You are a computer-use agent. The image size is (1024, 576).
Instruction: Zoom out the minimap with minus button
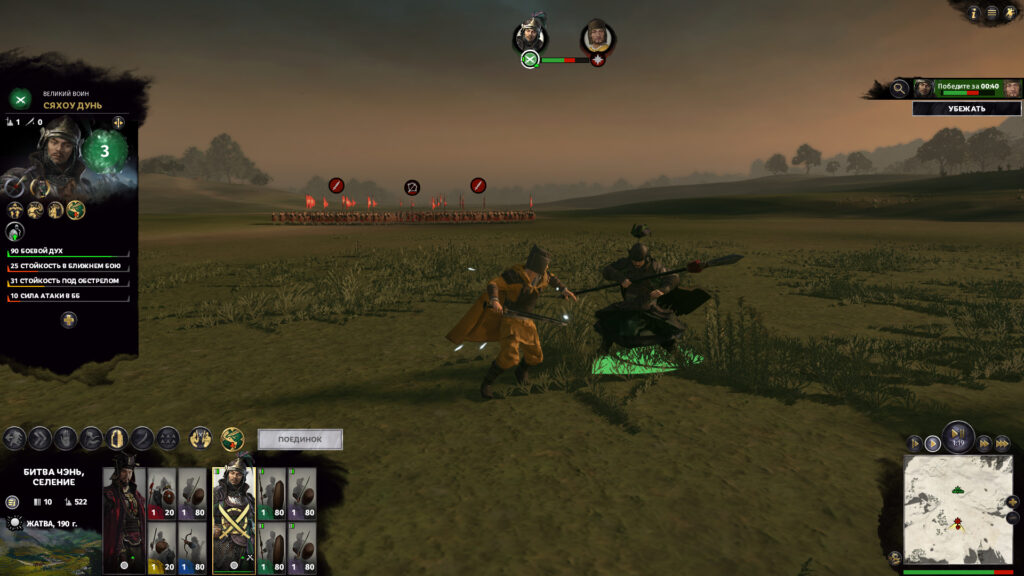point(1014,518)
